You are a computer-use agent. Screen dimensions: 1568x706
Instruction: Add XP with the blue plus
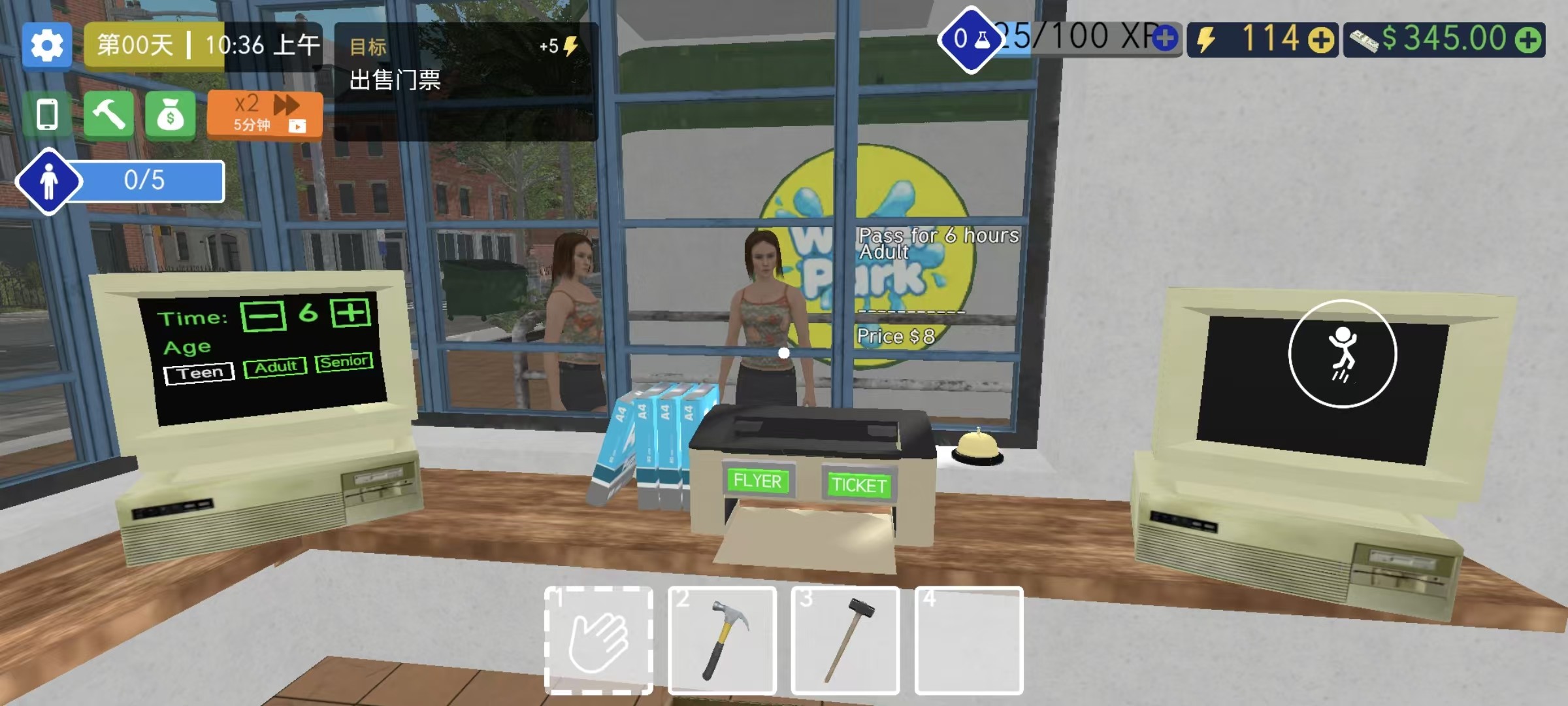pyautogui.click(x=1165, y=39)
